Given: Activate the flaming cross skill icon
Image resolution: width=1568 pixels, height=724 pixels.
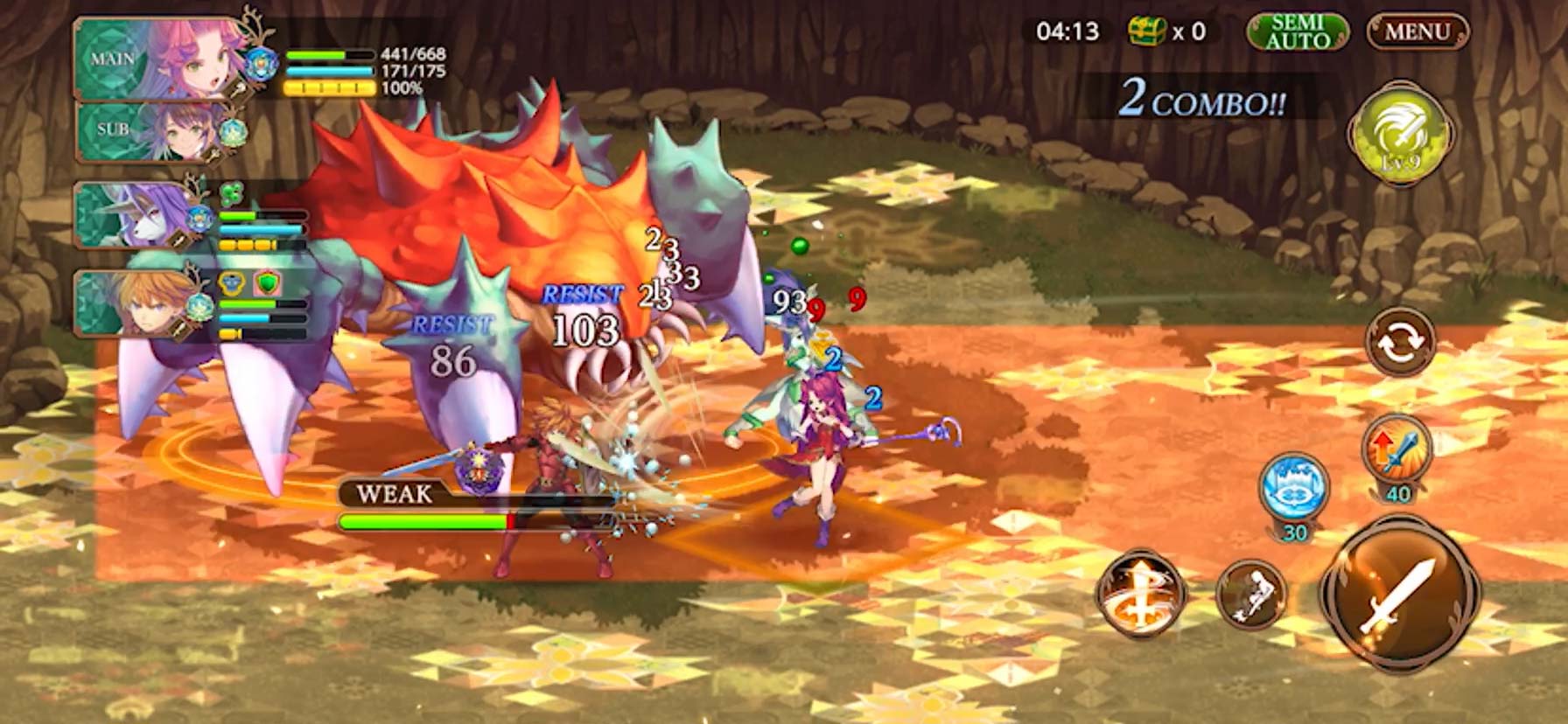Looking at the screenshot, I should [x=1139, y=593].
